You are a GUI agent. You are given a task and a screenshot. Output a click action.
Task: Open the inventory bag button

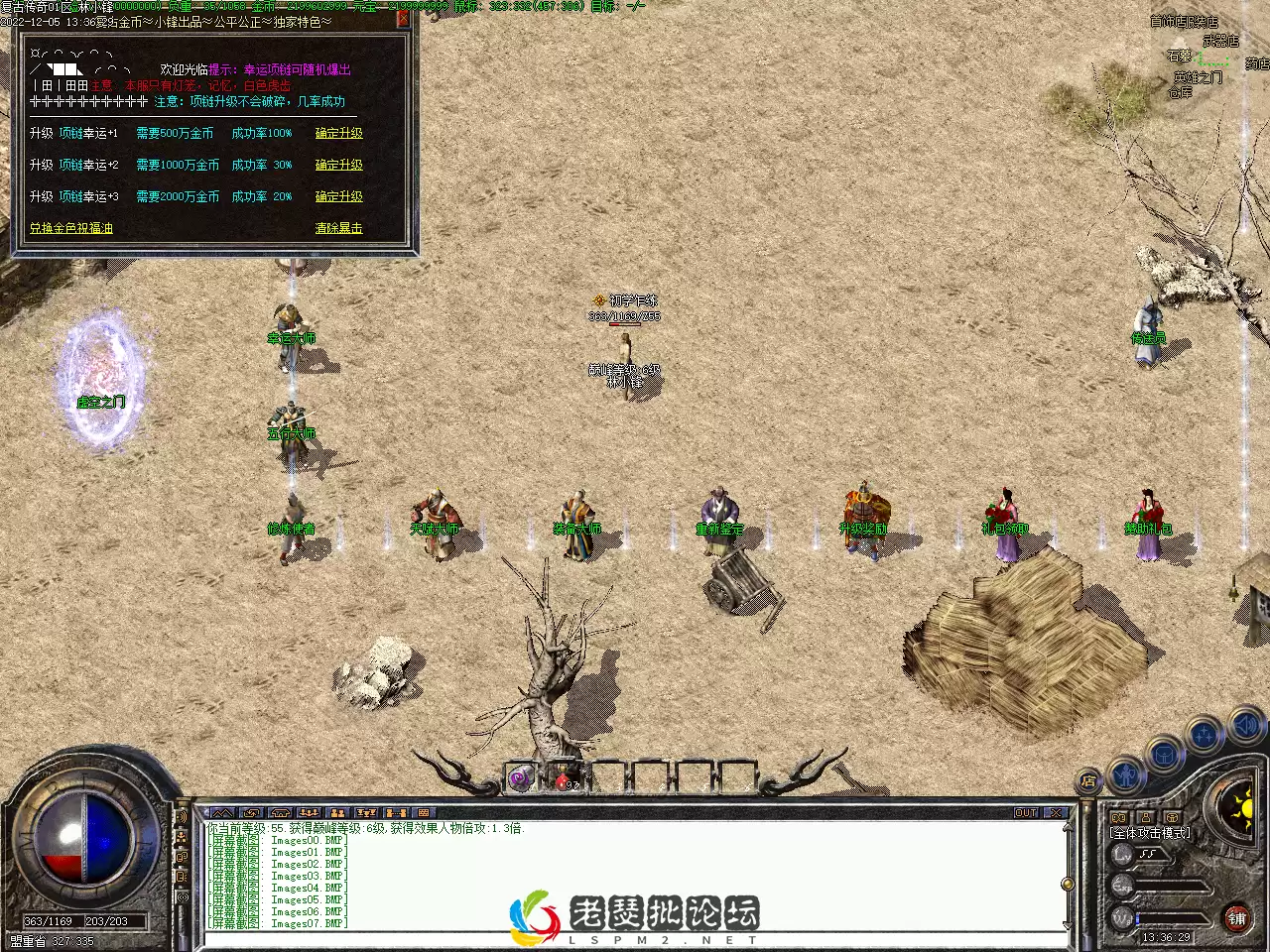1164,754
